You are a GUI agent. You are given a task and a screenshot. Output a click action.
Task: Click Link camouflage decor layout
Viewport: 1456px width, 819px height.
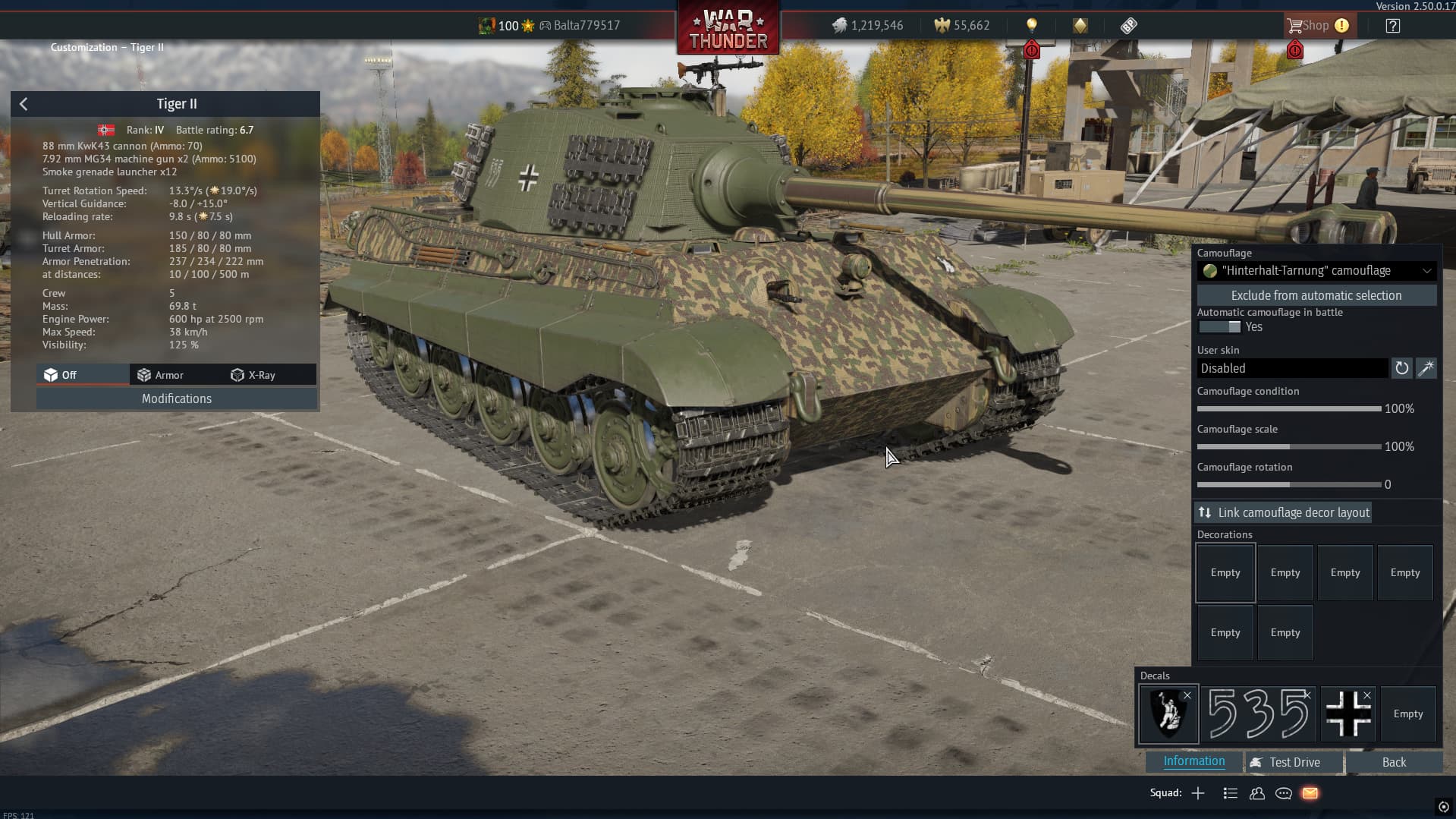(x=1284, y=512)
